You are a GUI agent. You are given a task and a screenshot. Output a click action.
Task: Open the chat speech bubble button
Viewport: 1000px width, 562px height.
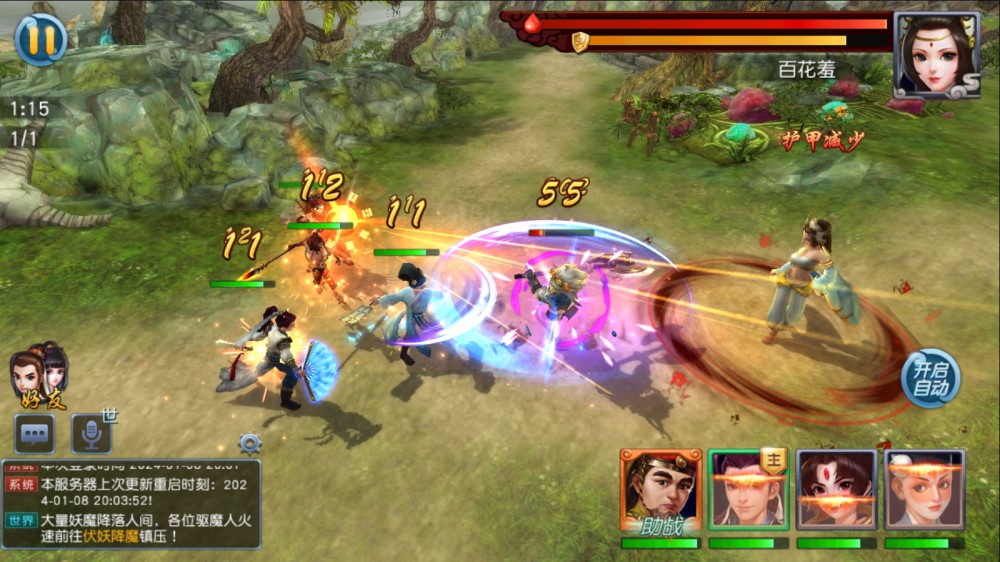(x=34, y=433)
